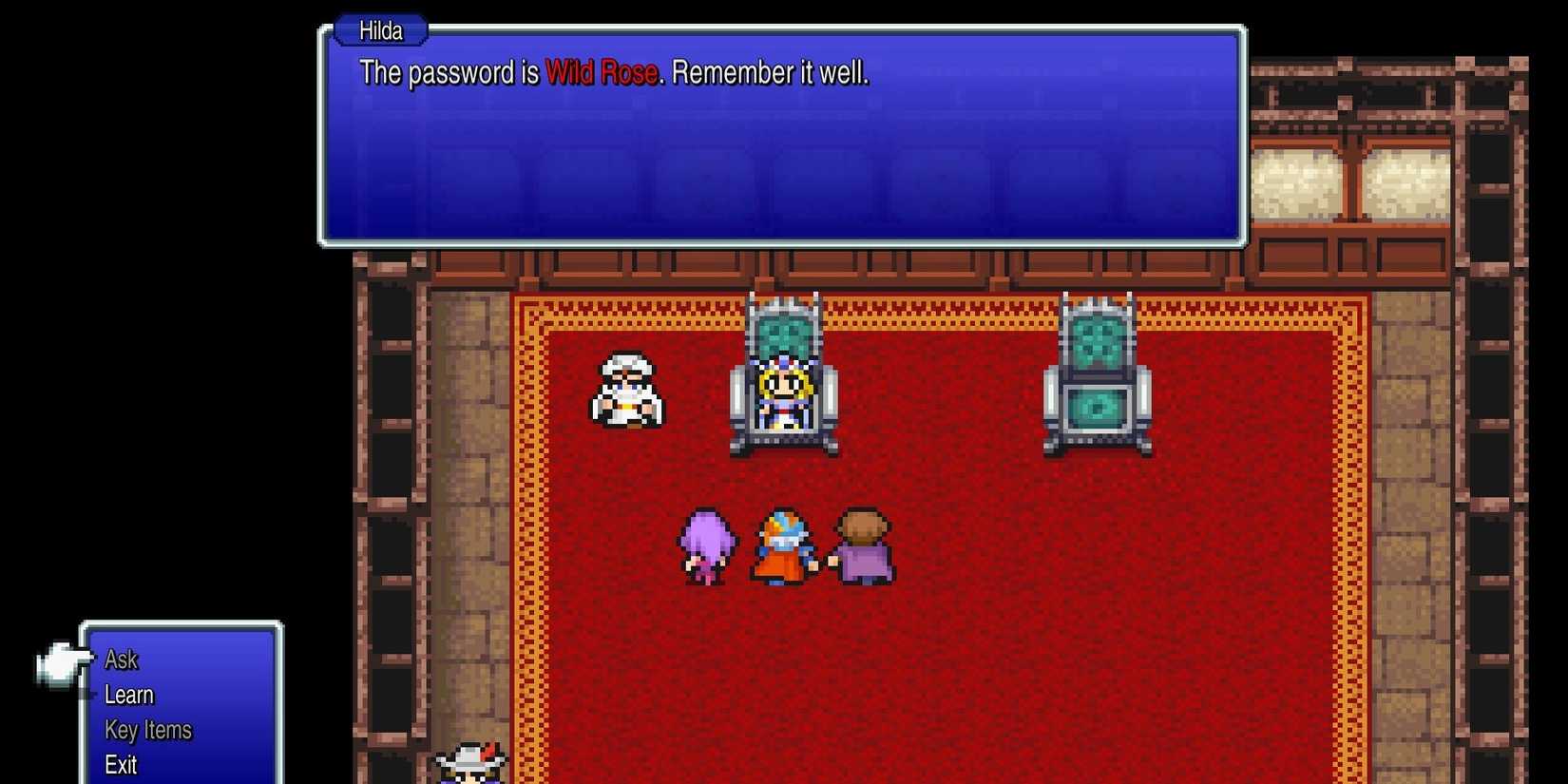Click the Hilda nameplate on the dialogue box
Screen dimensions: 1568x784
(379, 30)
